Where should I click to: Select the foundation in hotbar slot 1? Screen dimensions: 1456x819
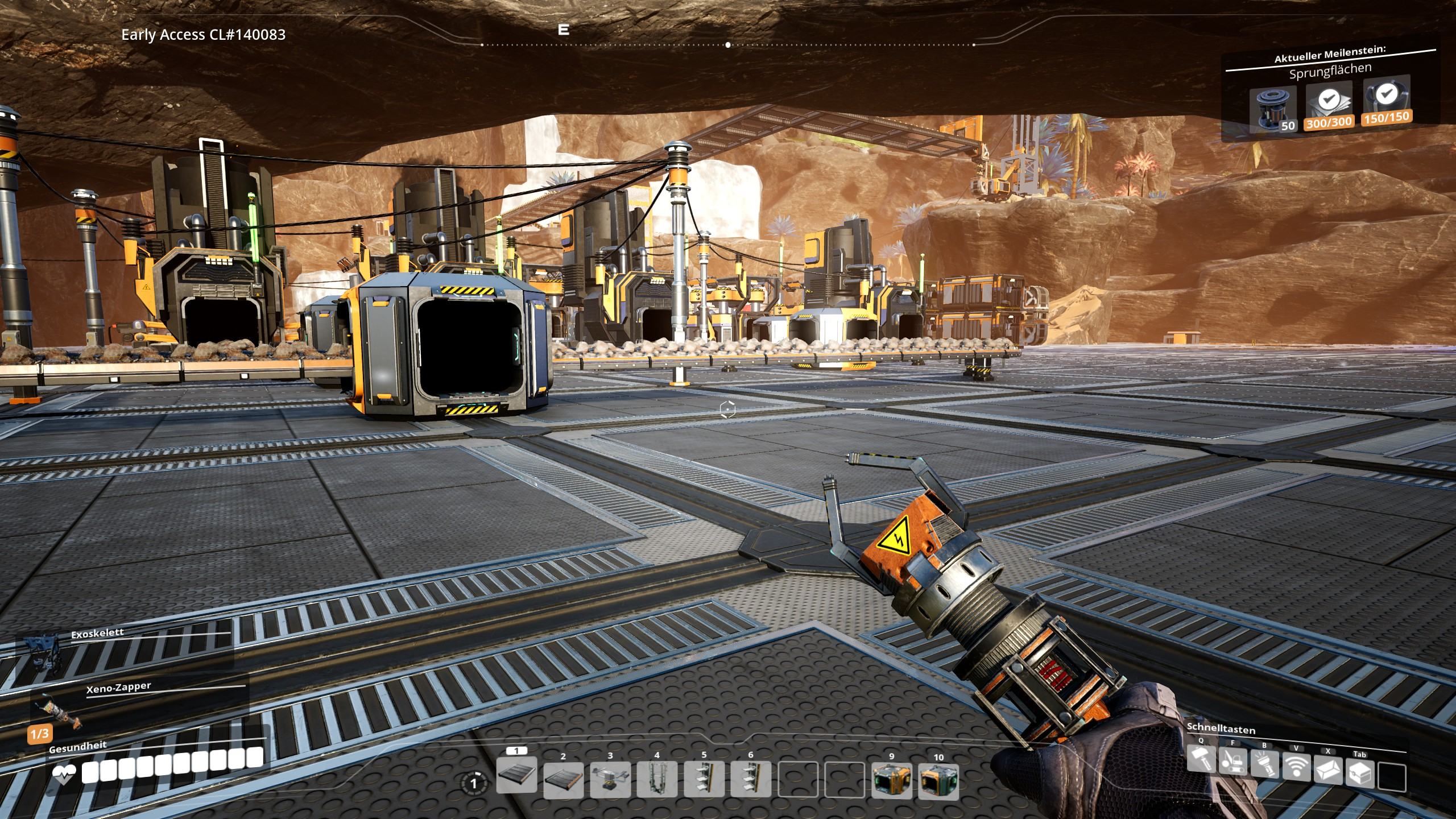[x=516, y=776]
